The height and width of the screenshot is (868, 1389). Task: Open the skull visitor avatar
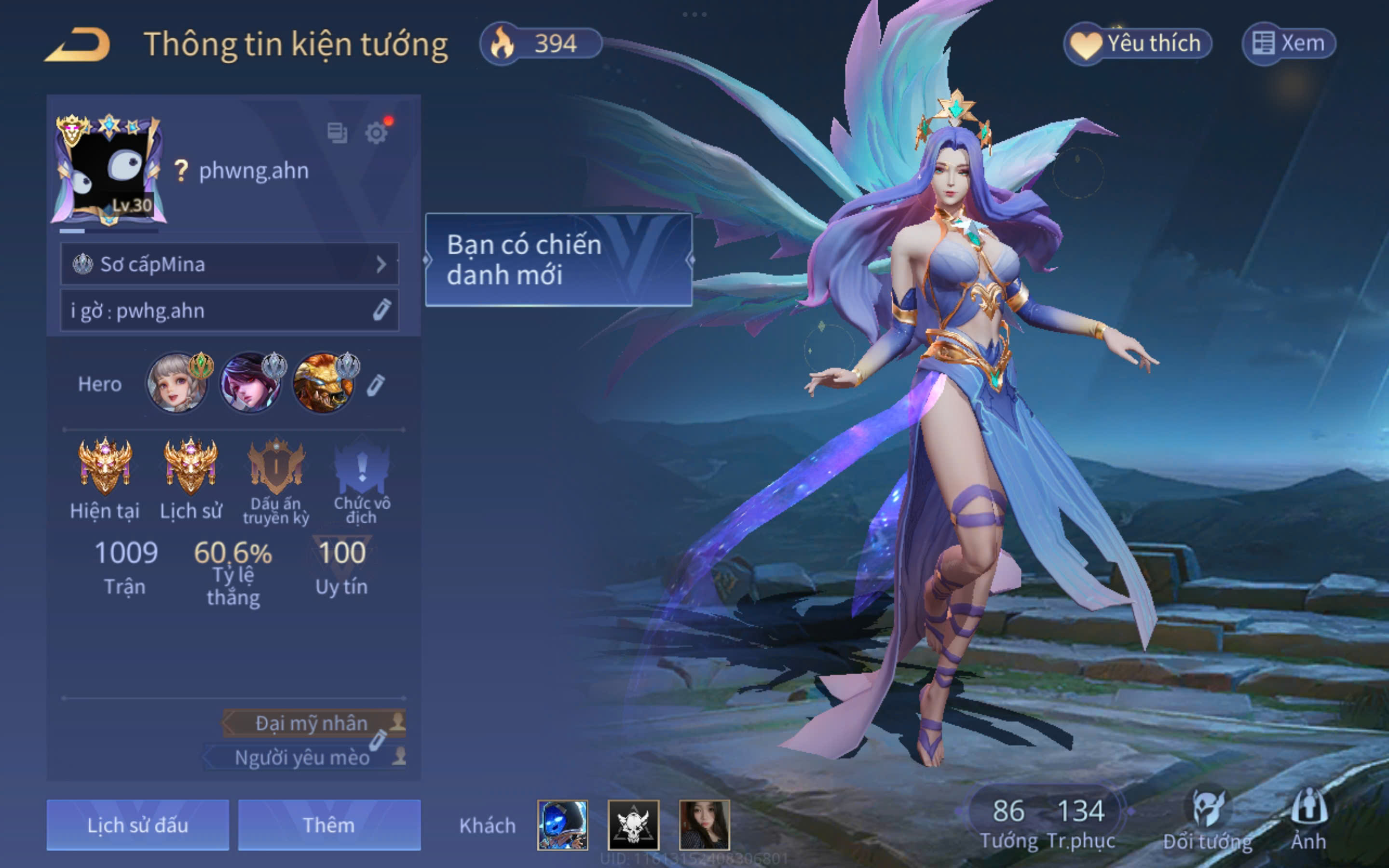click(633, 825)
